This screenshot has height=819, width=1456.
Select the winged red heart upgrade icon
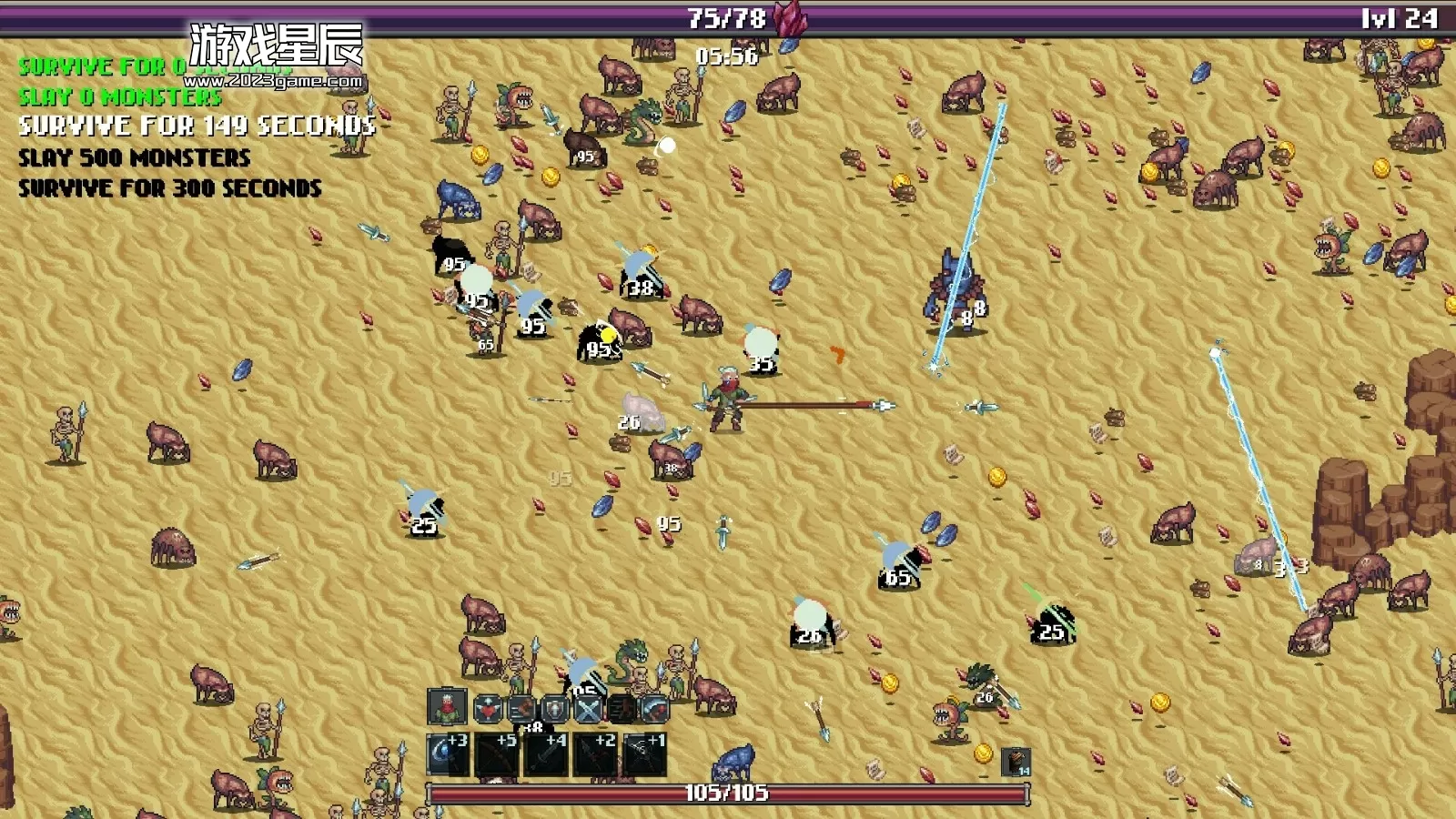click(488, 707)
